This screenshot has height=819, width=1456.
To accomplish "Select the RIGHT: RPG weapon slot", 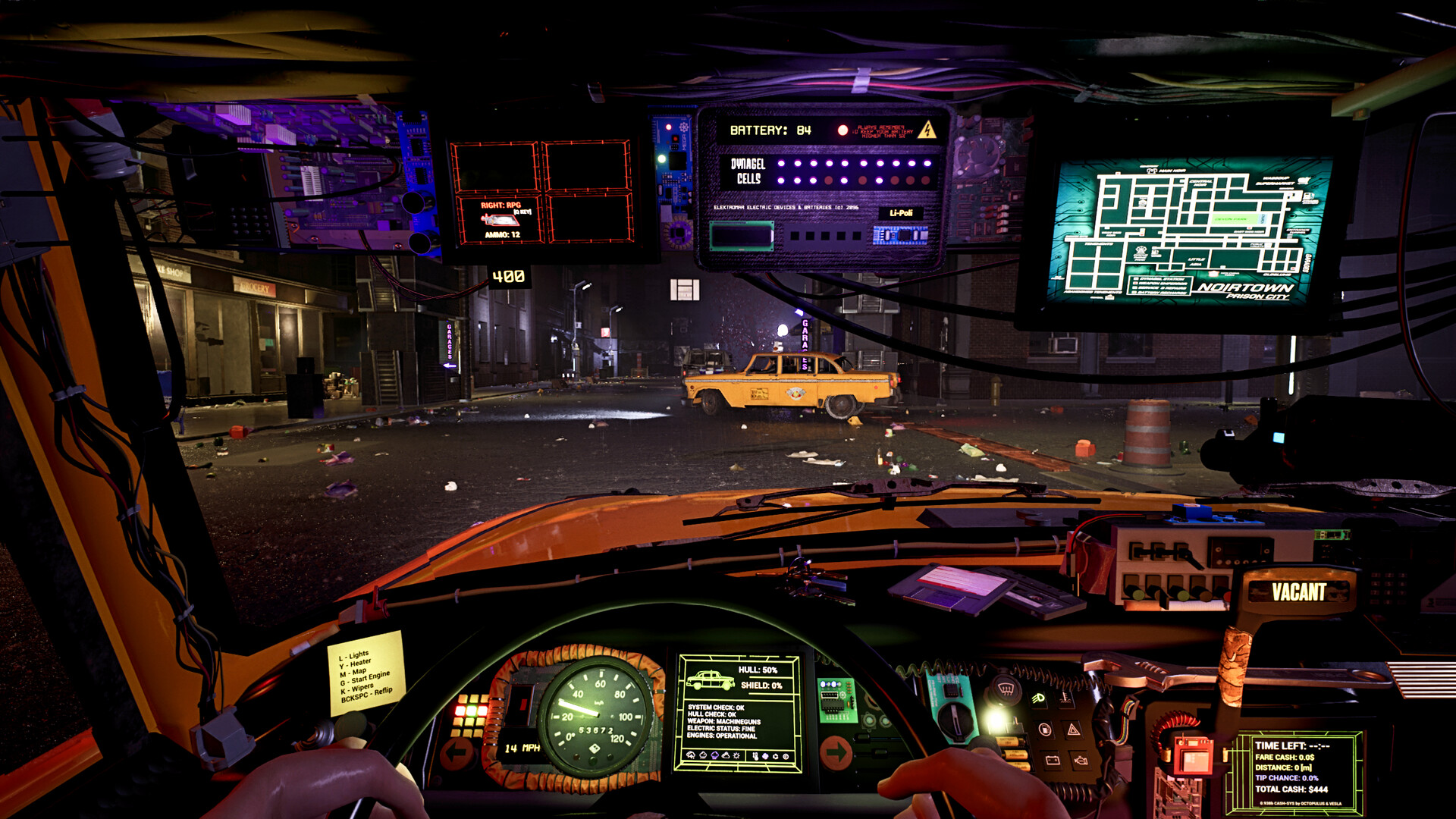I will (500, 219).
